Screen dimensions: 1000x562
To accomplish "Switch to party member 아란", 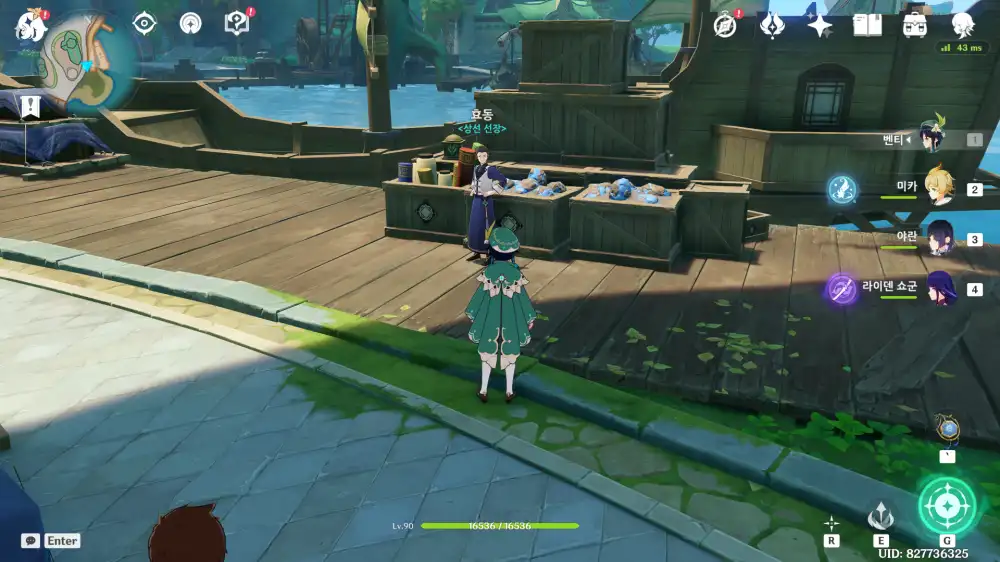I will point(936,238).
